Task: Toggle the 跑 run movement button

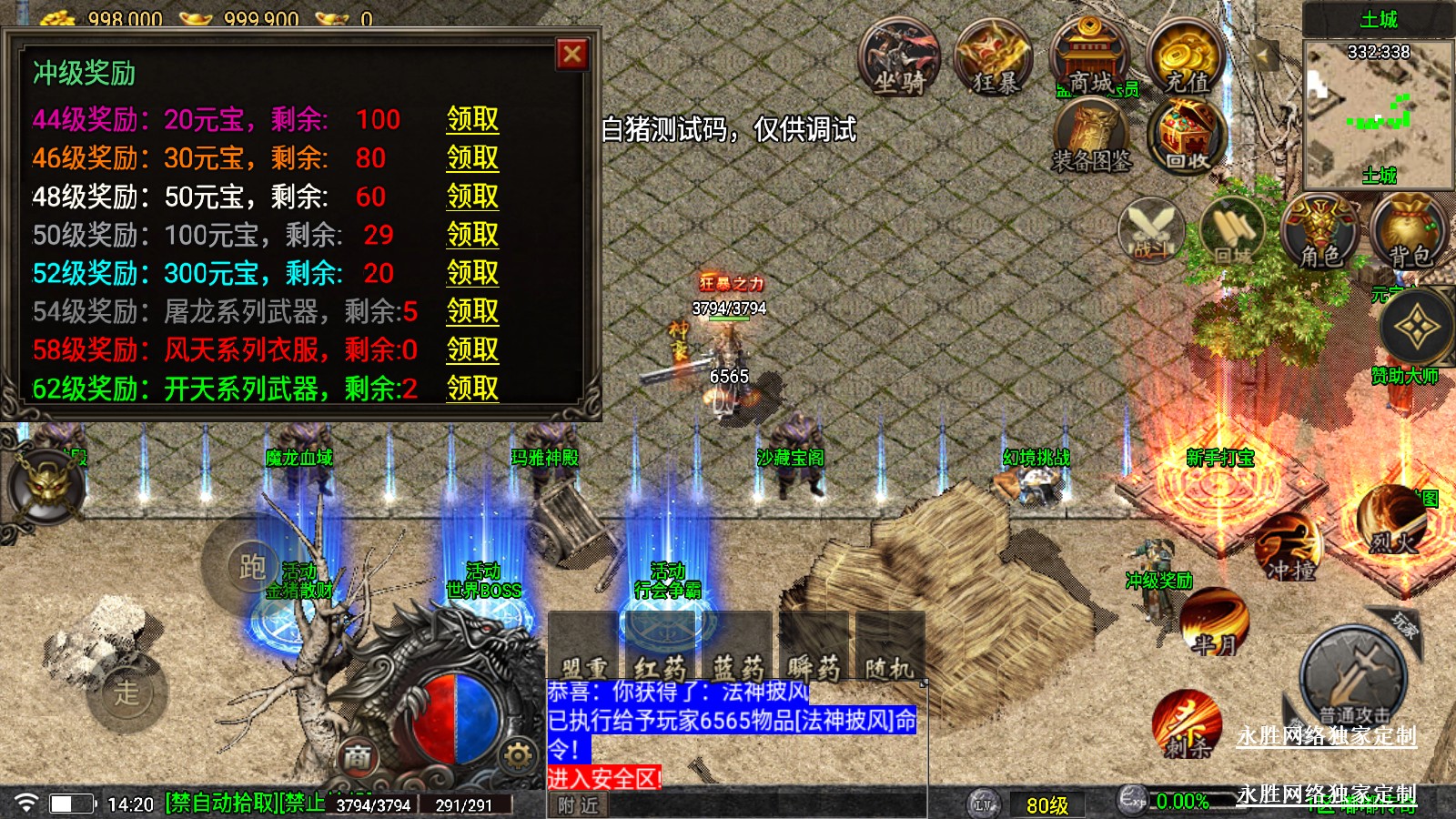Action: (252, 566)
